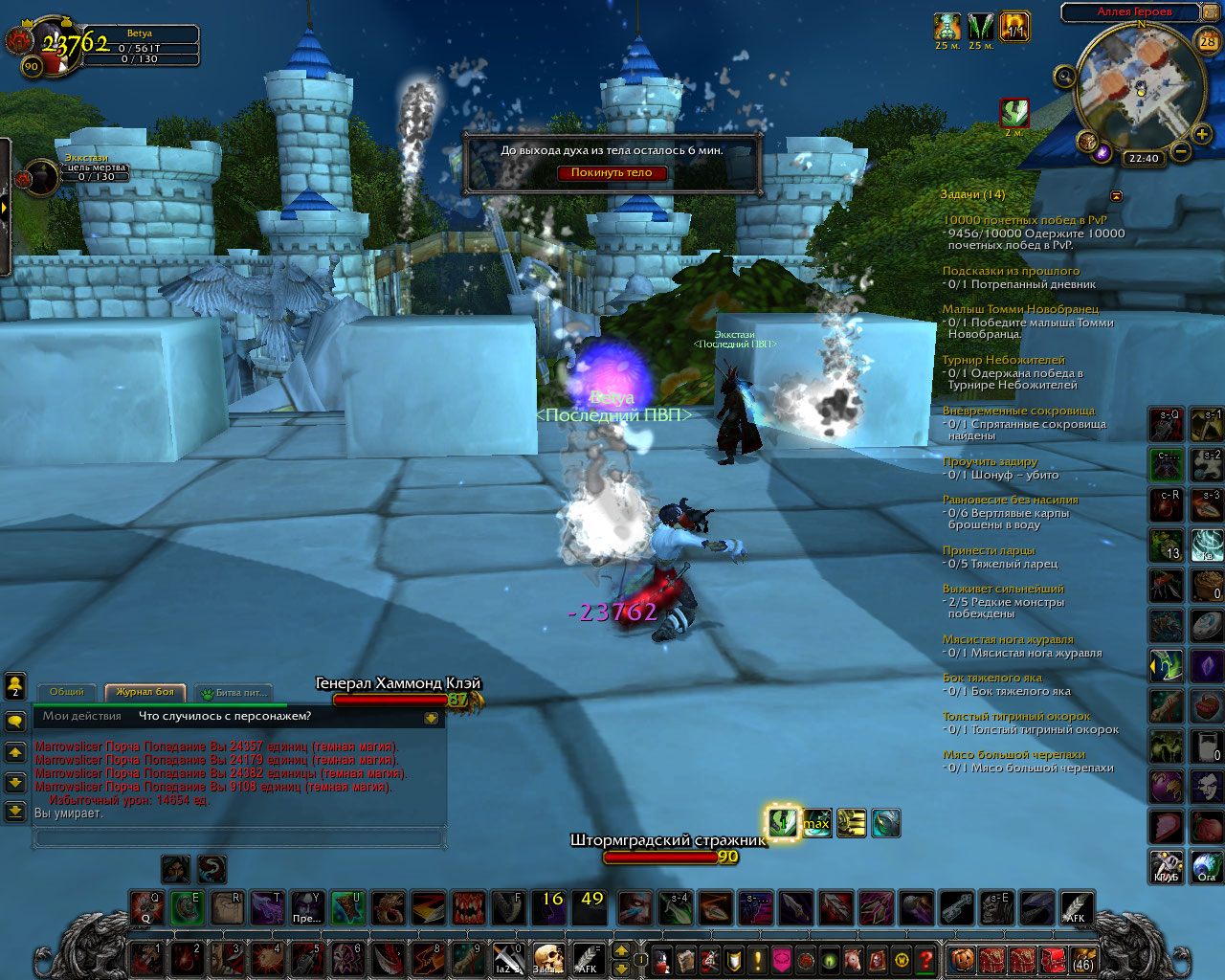Viewport: 1225px width, 980px height.
Task: Open the tracked quest 'Подсказки из прошлого'
Action: click(1011, 271)
